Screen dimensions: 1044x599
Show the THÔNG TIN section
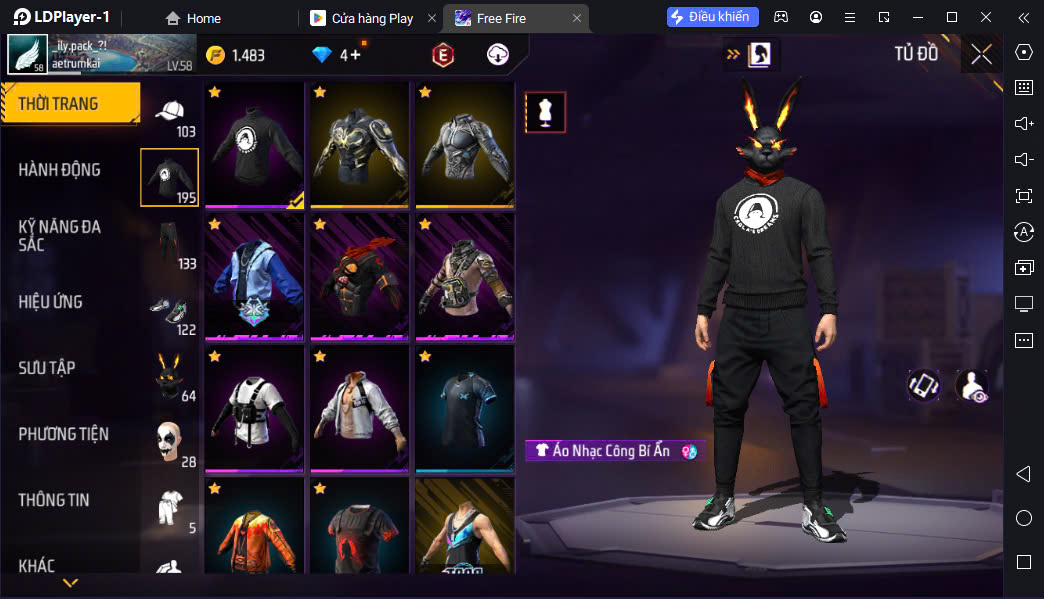pos(54,500)
